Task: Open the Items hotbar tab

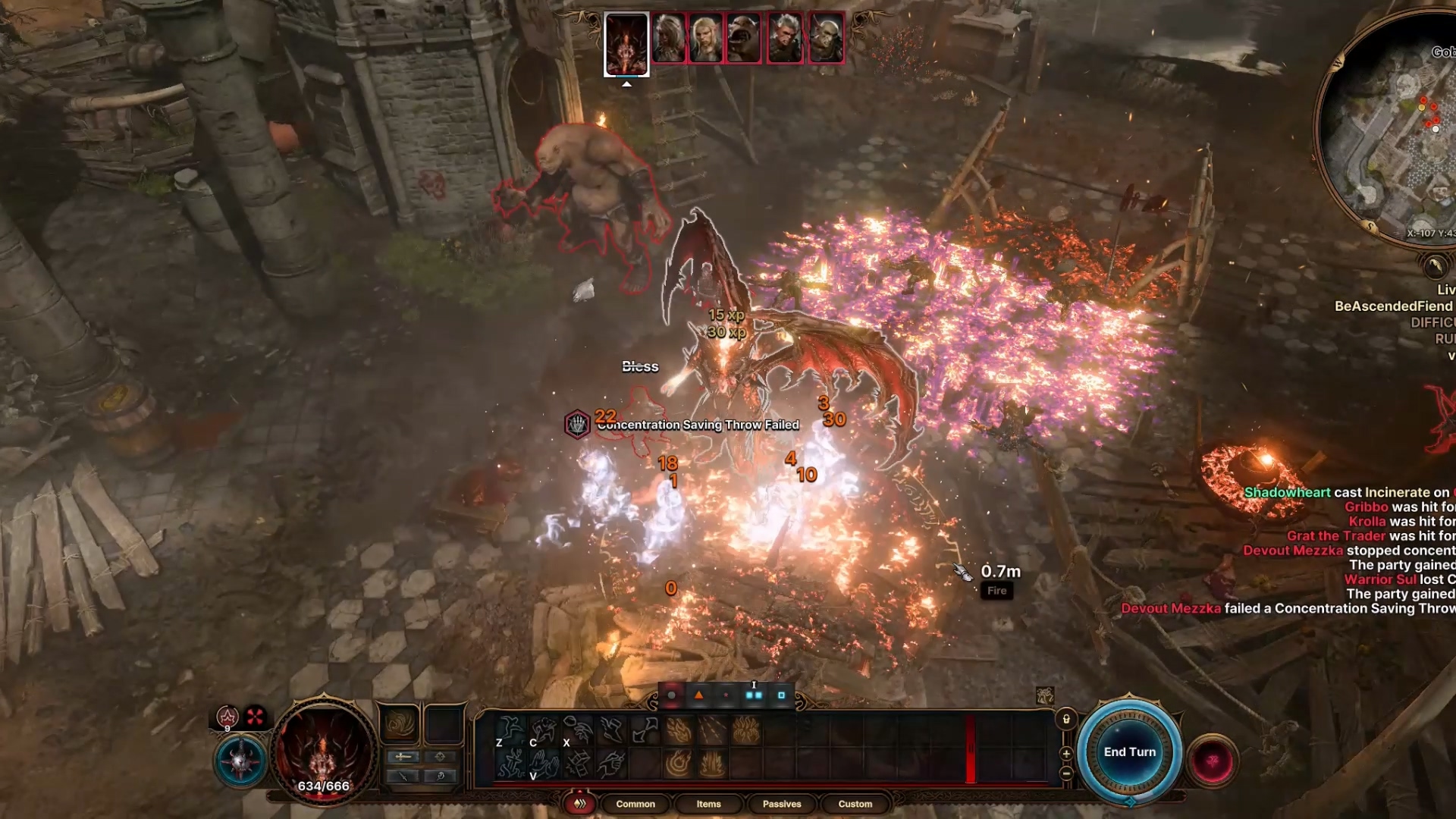Action: click(x=708, y=804)
